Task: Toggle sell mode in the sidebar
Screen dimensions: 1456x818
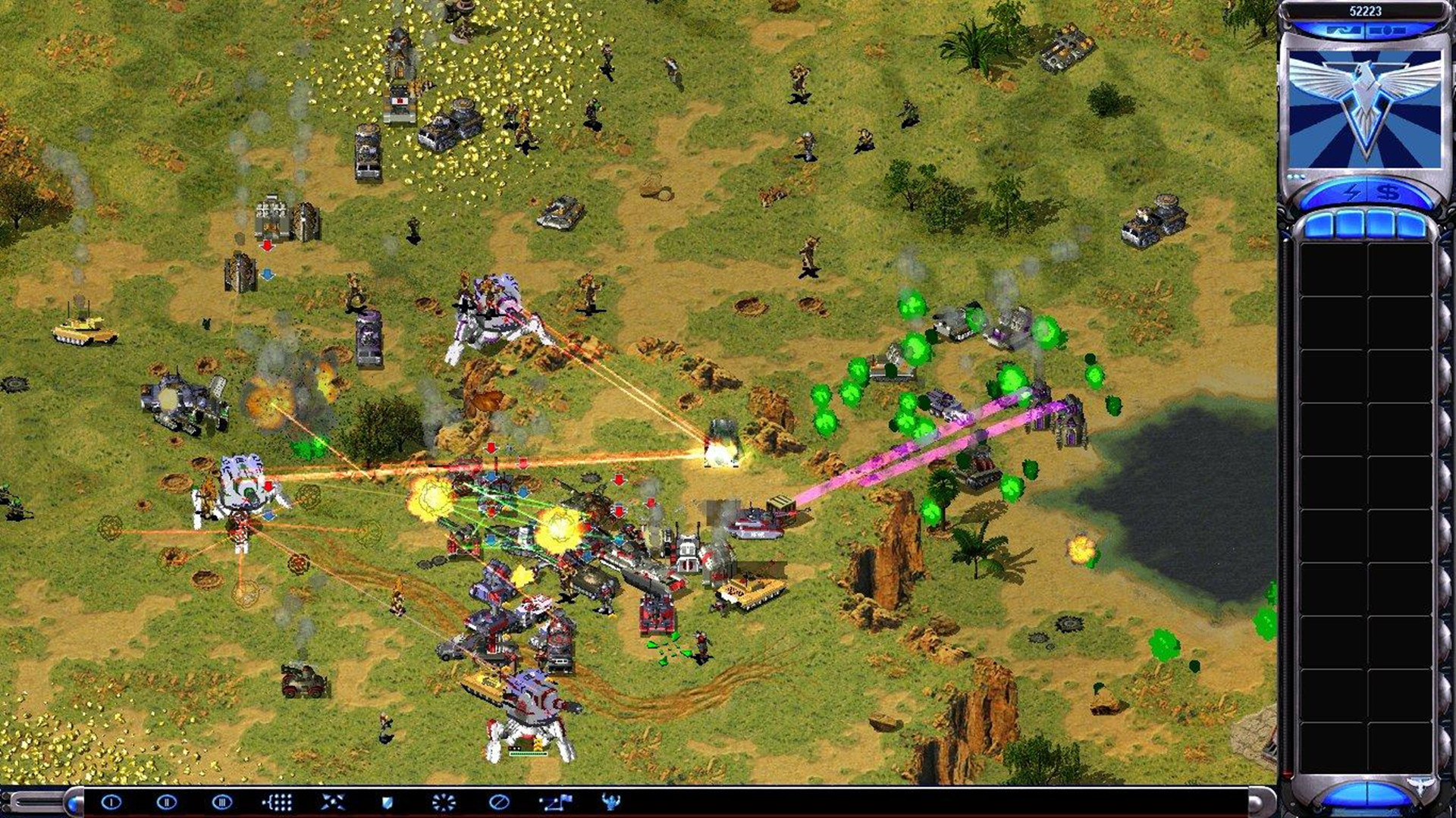Action: click(x=1388, y=30)
